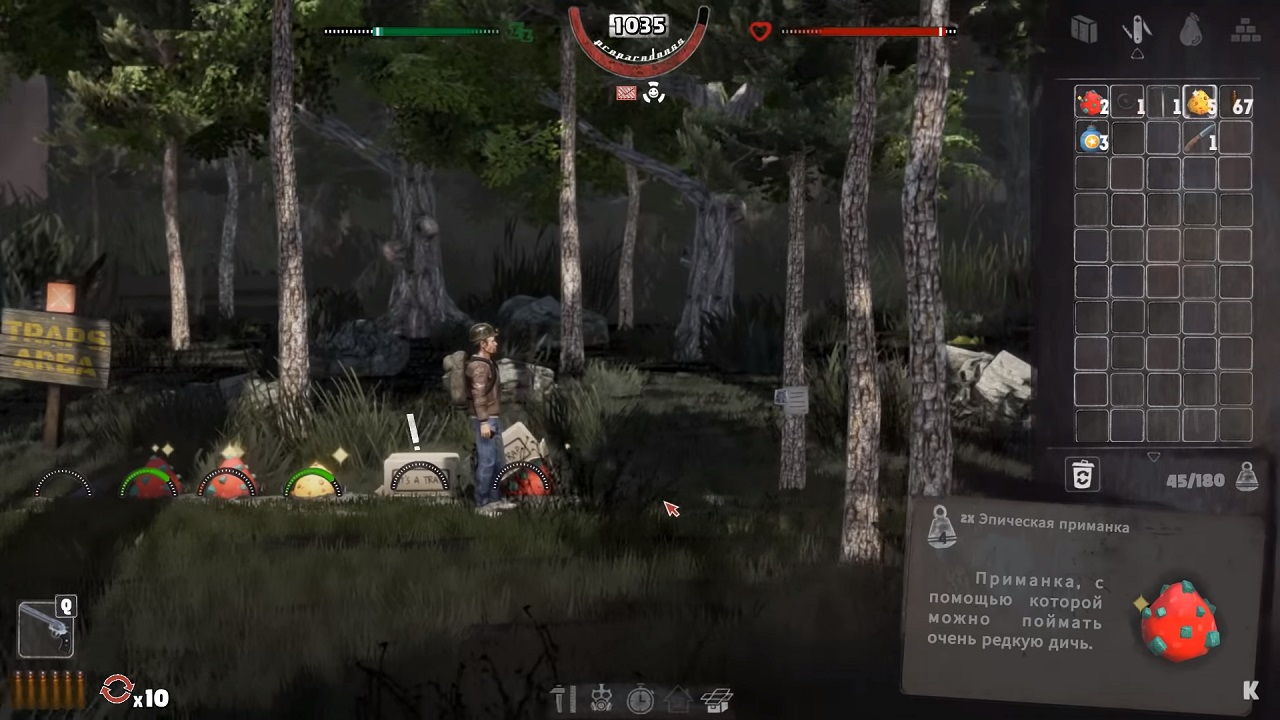Click the blue star bomb slot
The height and width of the screenshot is (720, 1280).
tap(1091, 138)
